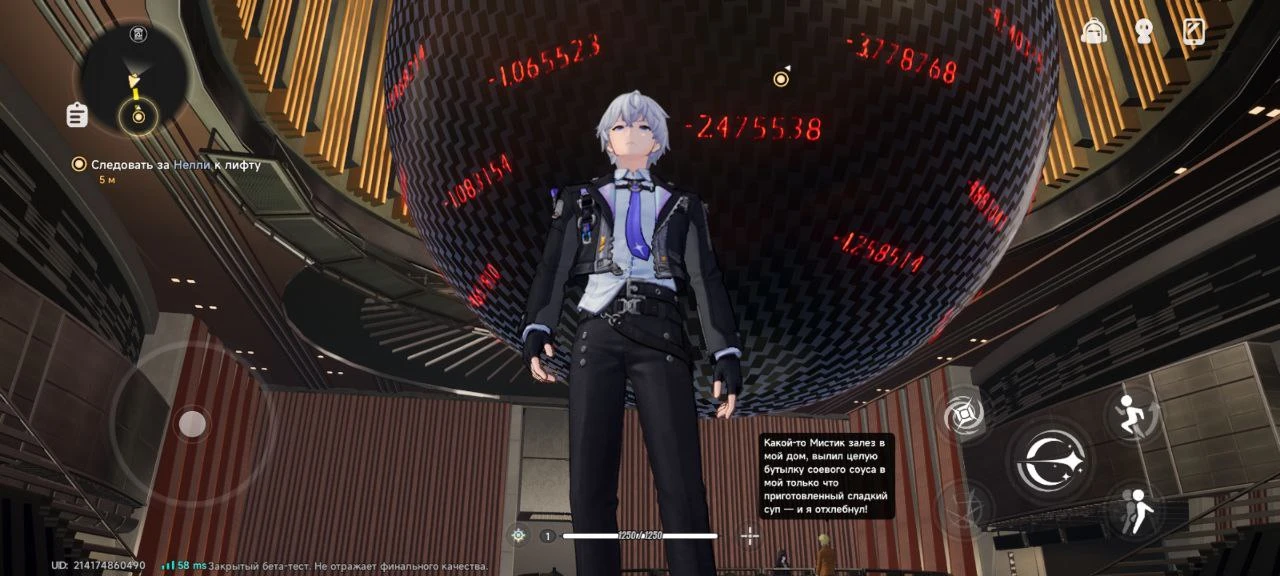Activate the crescent moon attack button

[x=1049, y=460]
